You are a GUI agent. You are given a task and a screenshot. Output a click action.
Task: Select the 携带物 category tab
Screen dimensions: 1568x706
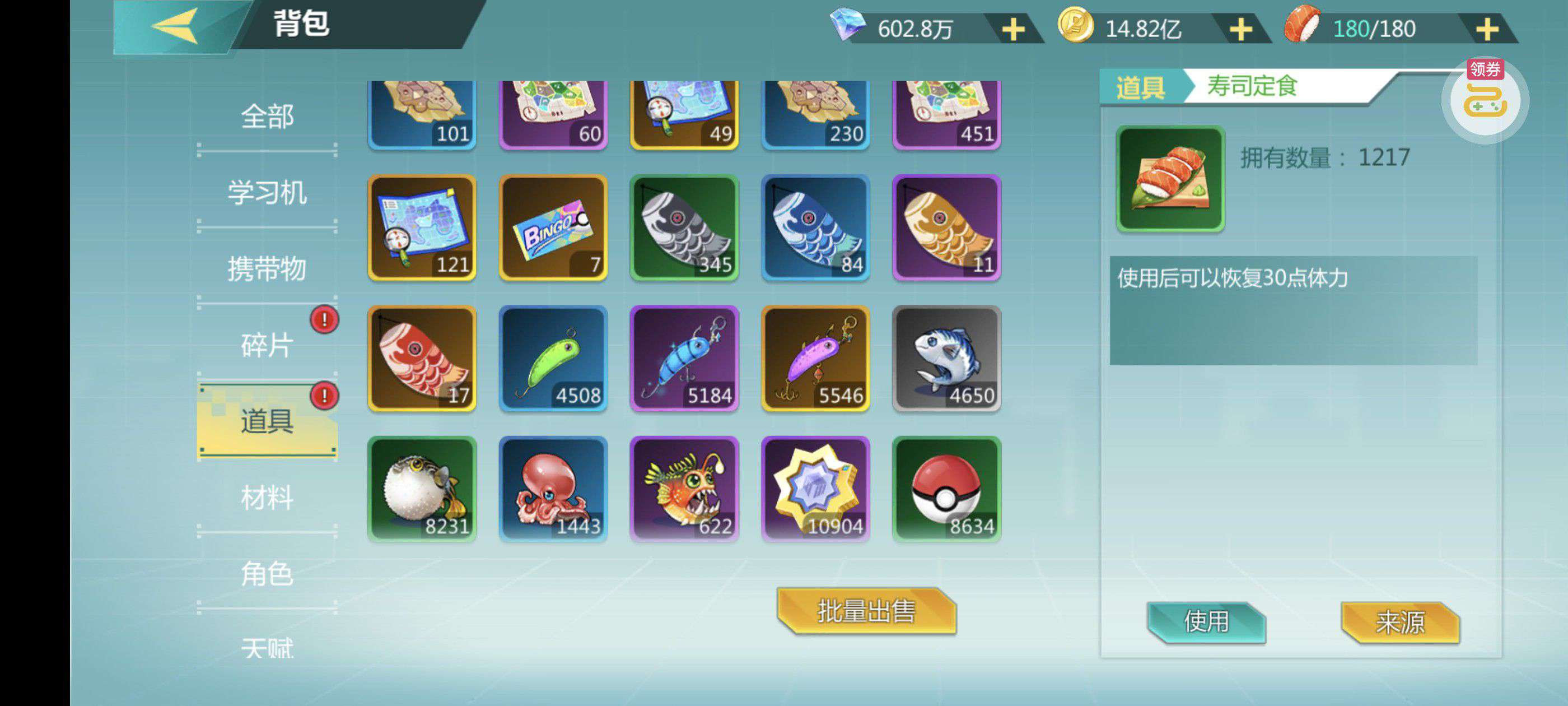[x=267, y=268]
